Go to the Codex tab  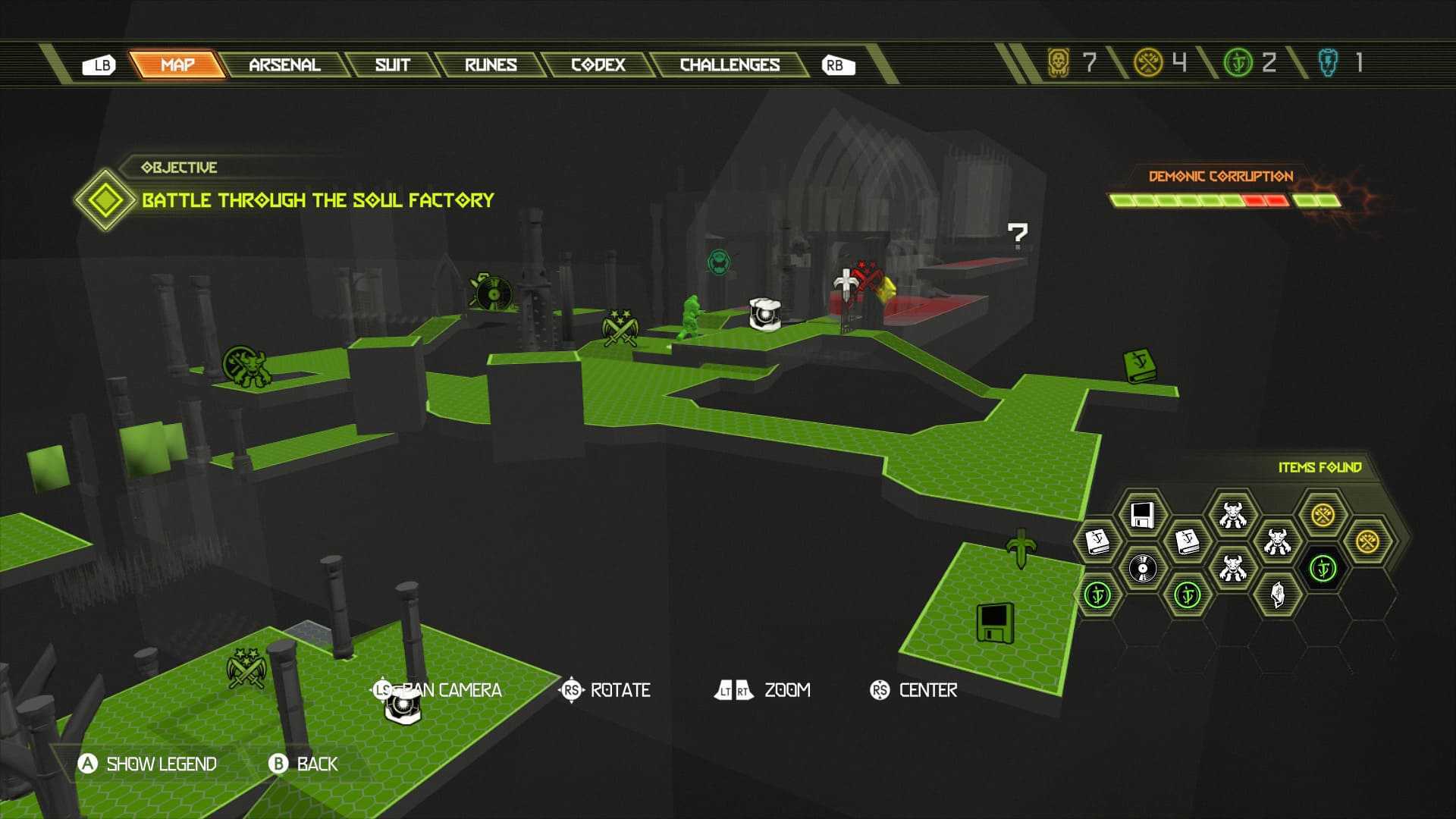[x=598, y=65]
